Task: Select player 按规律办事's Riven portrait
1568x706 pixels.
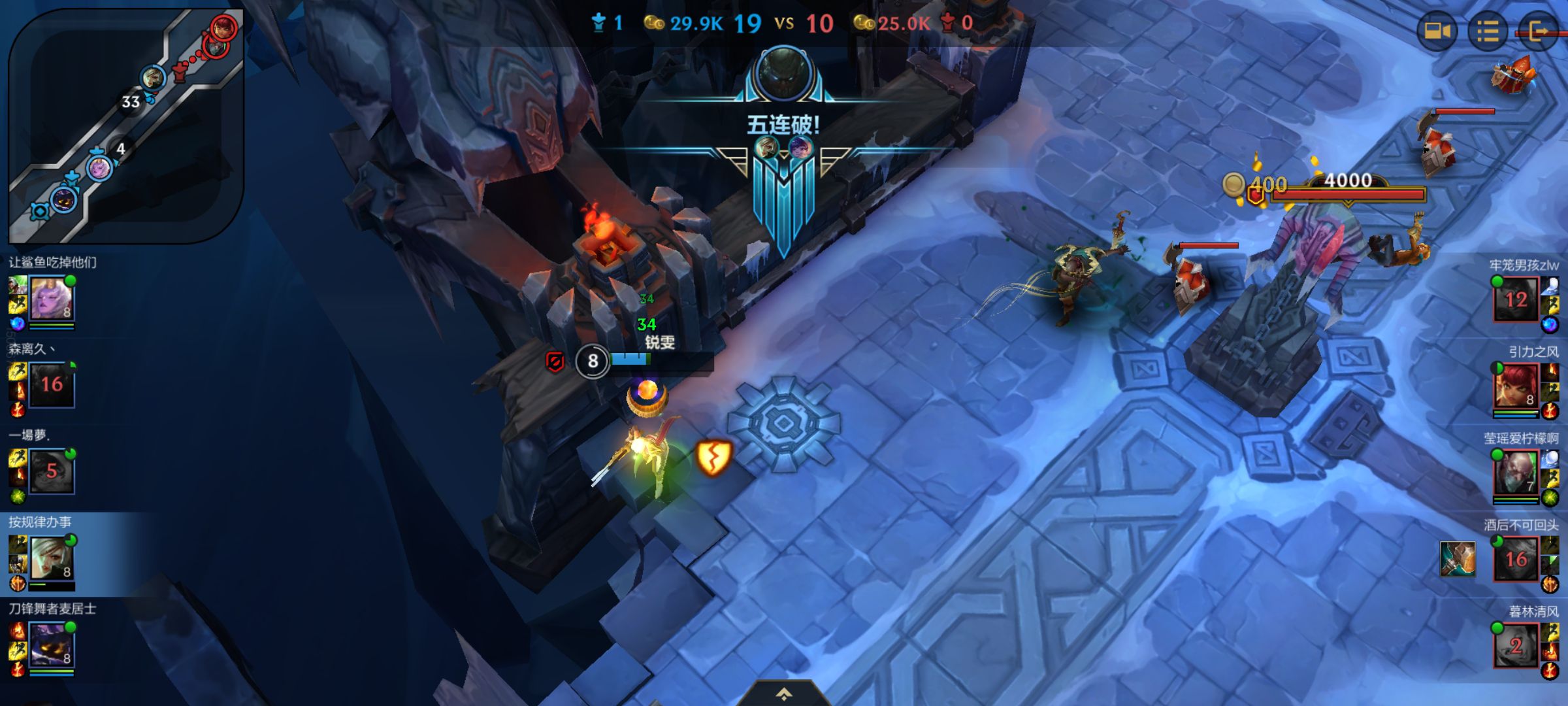Action: click(52, 559)
